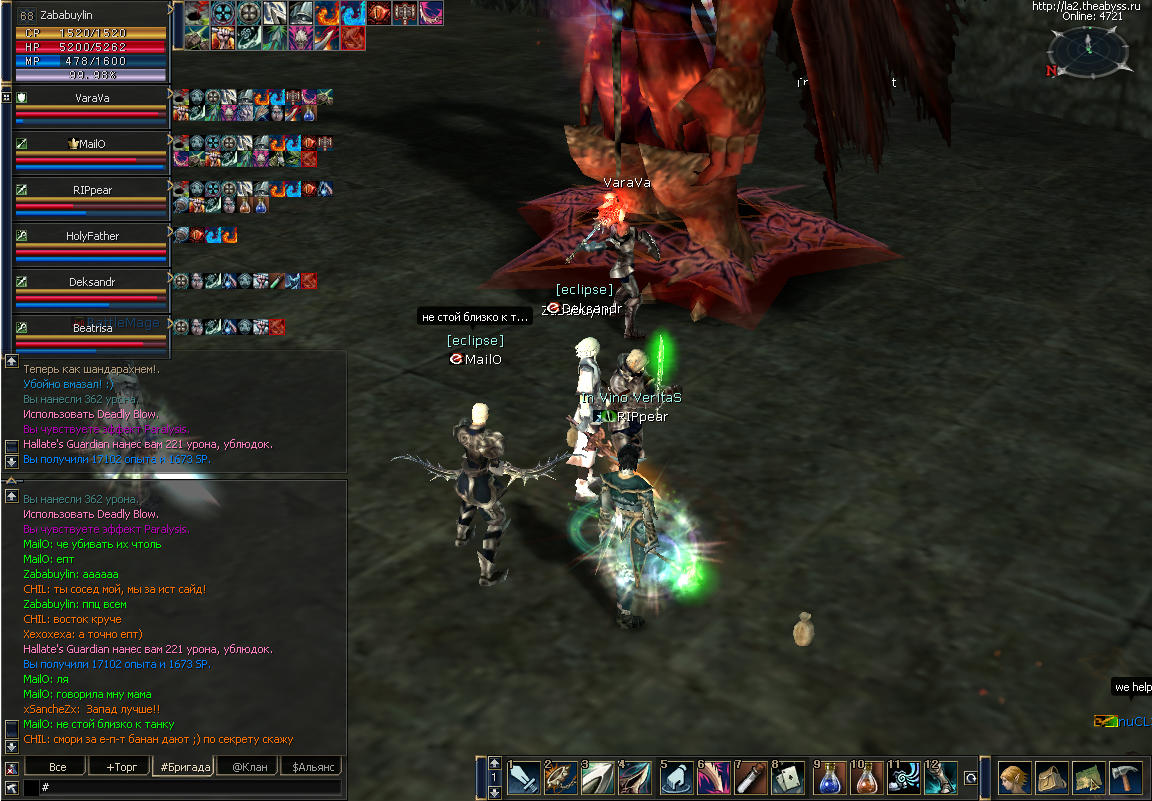Use the sword attack skill in slot 1
This screenshot has height=801, width=1152.
[x=526, y=779]
